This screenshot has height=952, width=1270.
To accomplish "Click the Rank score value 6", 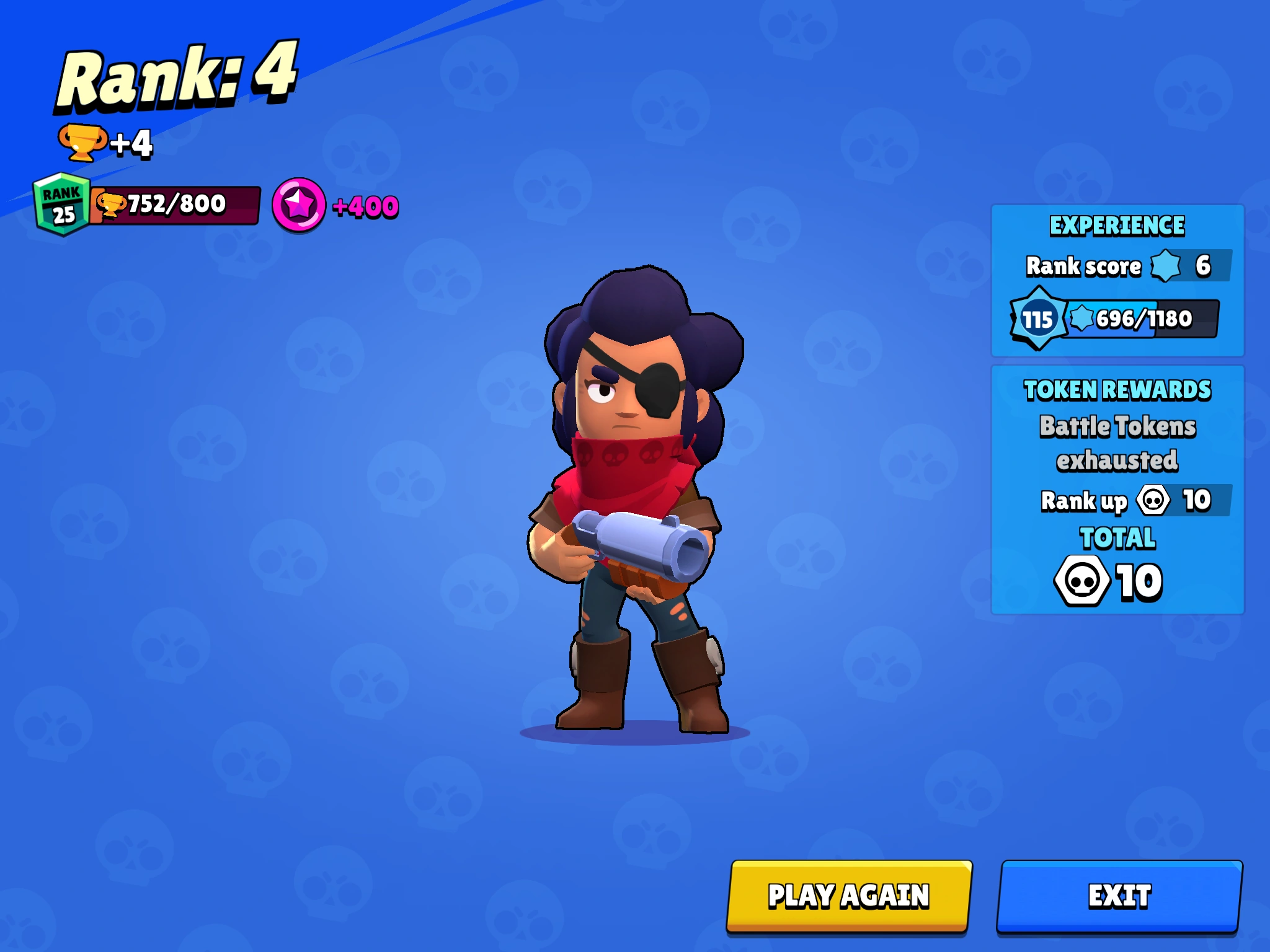I will click(1203, 267).
